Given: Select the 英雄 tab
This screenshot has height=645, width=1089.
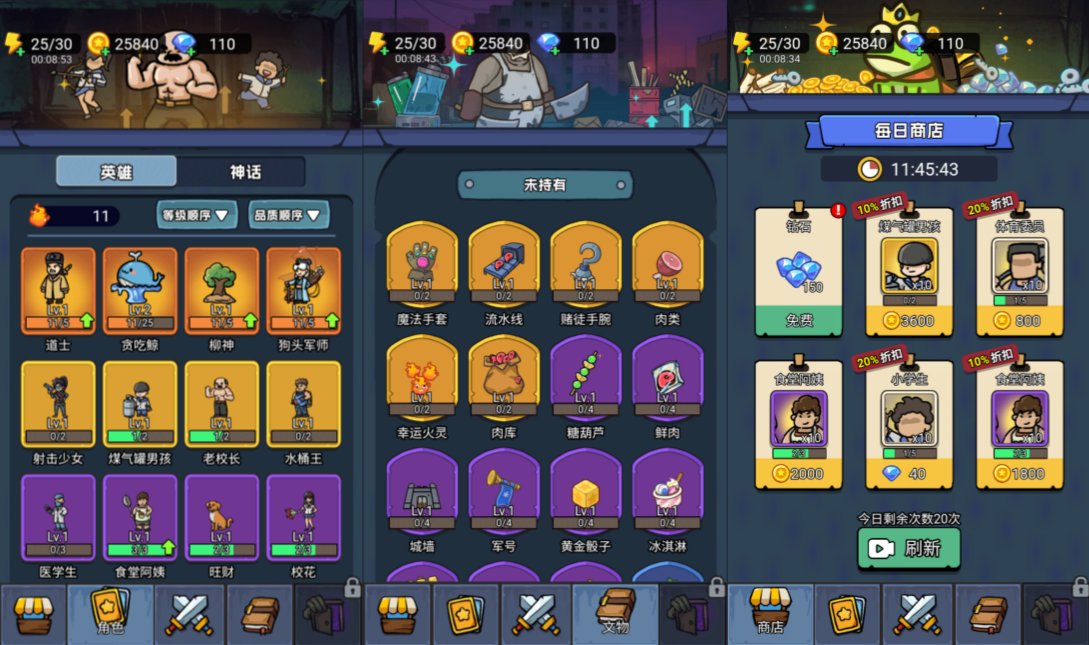Looking at the screenshot, I should pyautogui.click(x=116, y=171).
